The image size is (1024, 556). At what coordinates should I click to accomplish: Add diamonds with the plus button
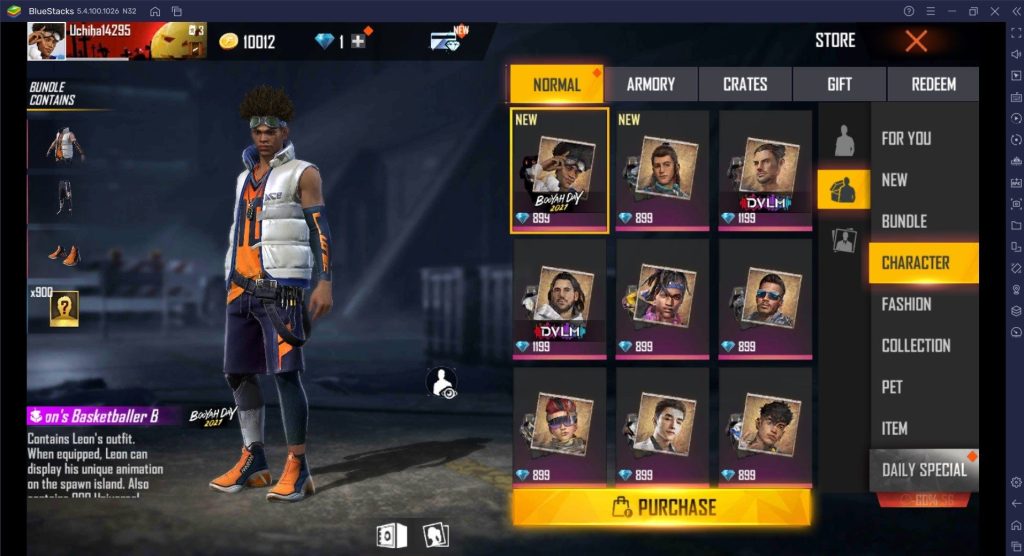(x=357, y=41)
